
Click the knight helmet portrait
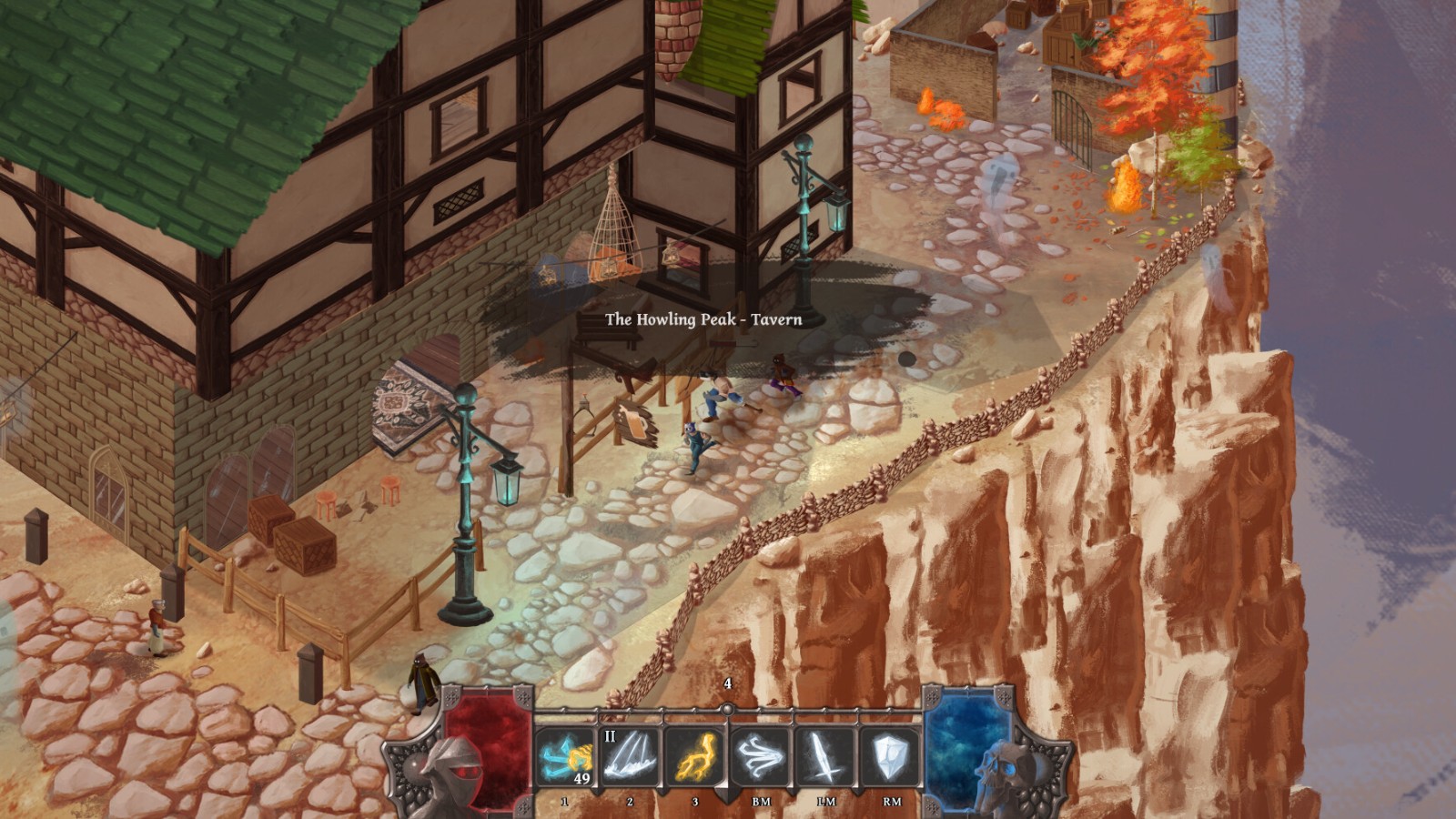pyautogui.click(x=450, y=772)
